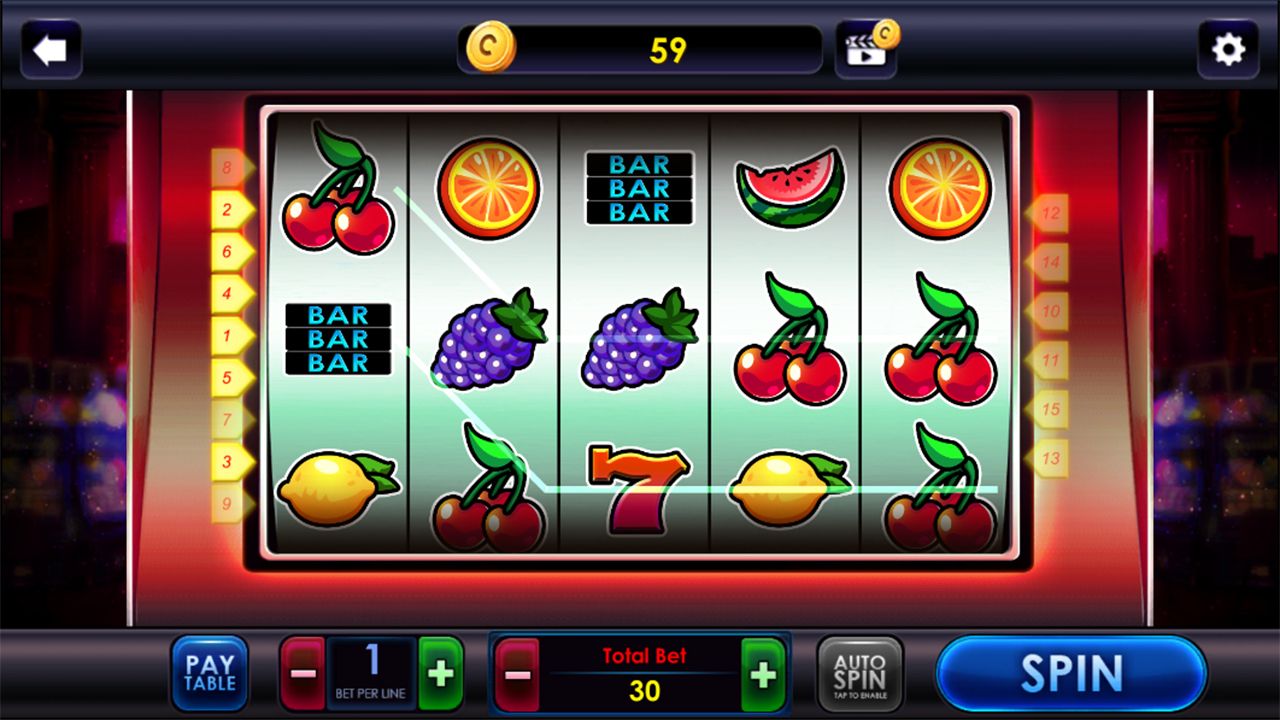Open the Pay Table
Screen dimensions: 1280x720
[x=210, y=673]
